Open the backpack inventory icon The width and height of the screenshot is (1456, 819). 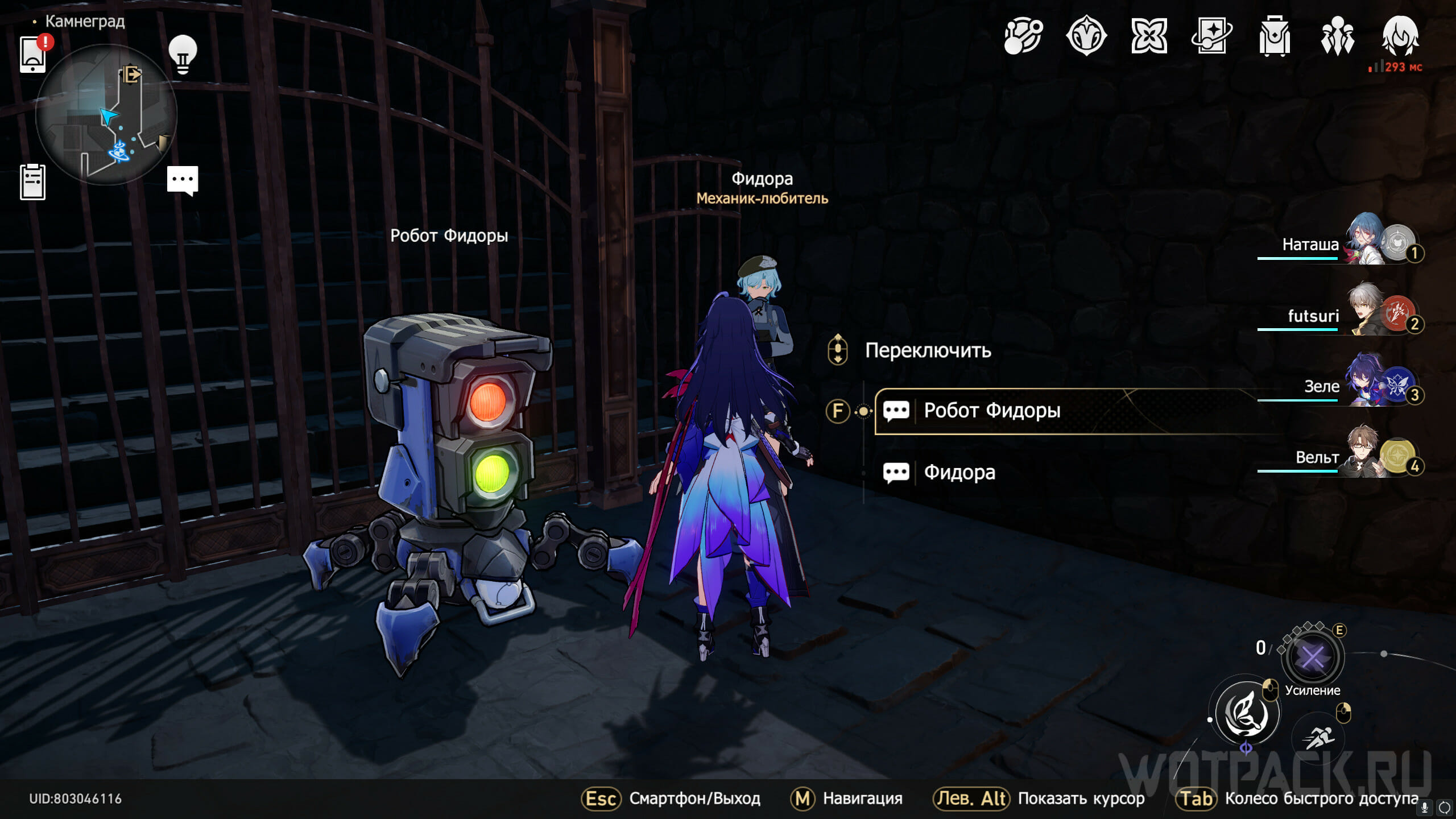pyautogui.click(x=1274, y=36)
